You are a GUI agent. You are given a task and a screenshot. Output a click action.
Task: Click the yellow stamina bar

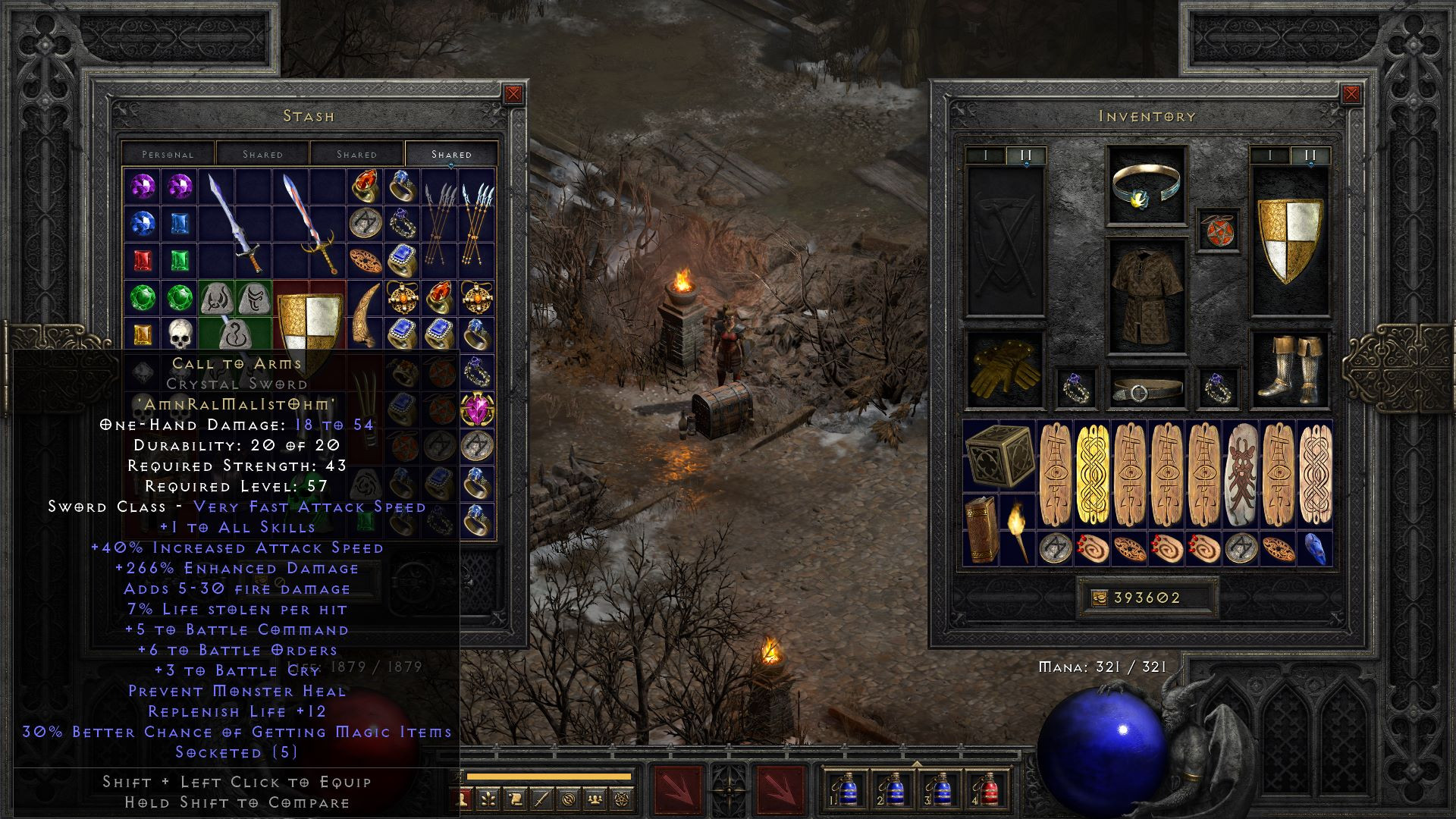pyautogui.click(x=548, y=777)
